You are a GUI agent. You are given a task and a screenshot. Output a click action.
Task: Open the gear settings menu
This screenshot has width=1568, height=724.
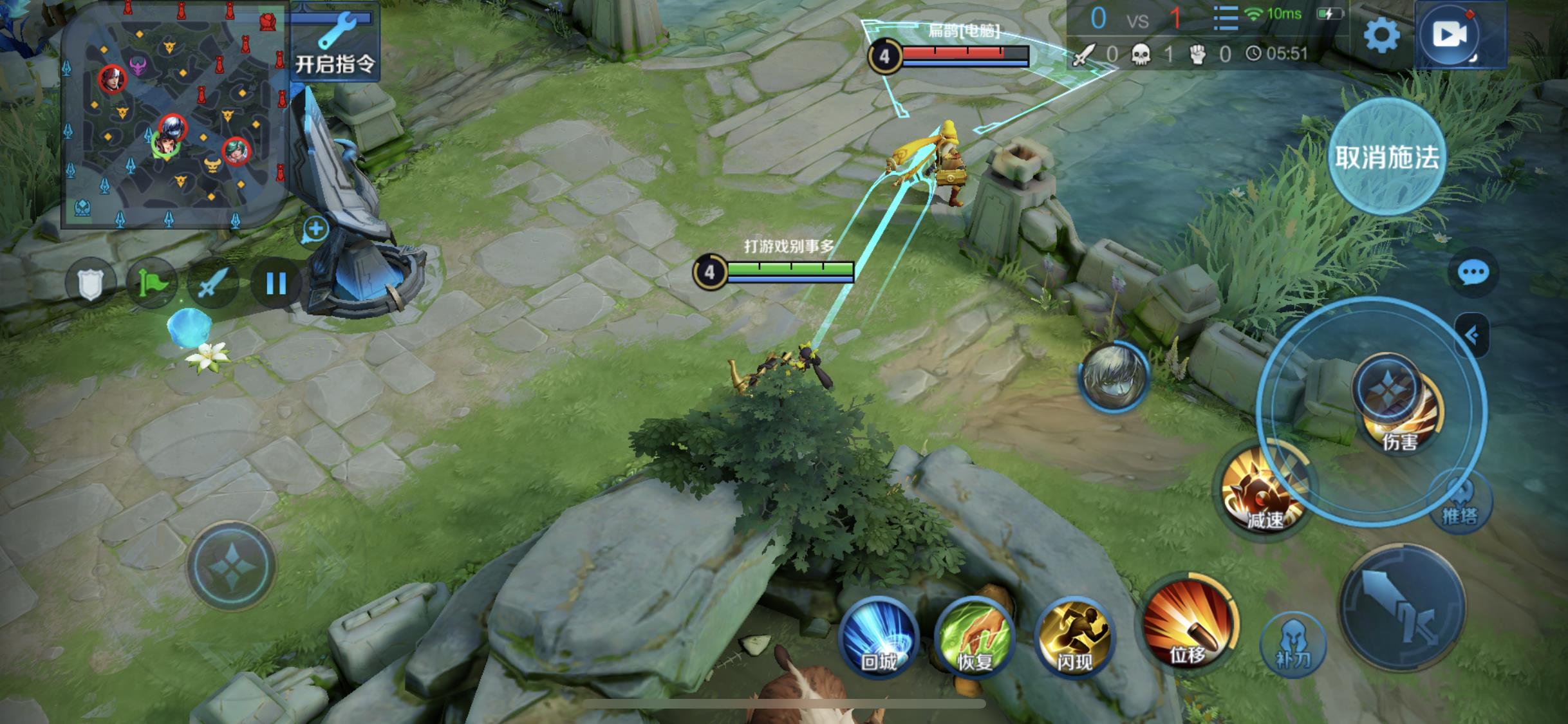(1381, 35)
